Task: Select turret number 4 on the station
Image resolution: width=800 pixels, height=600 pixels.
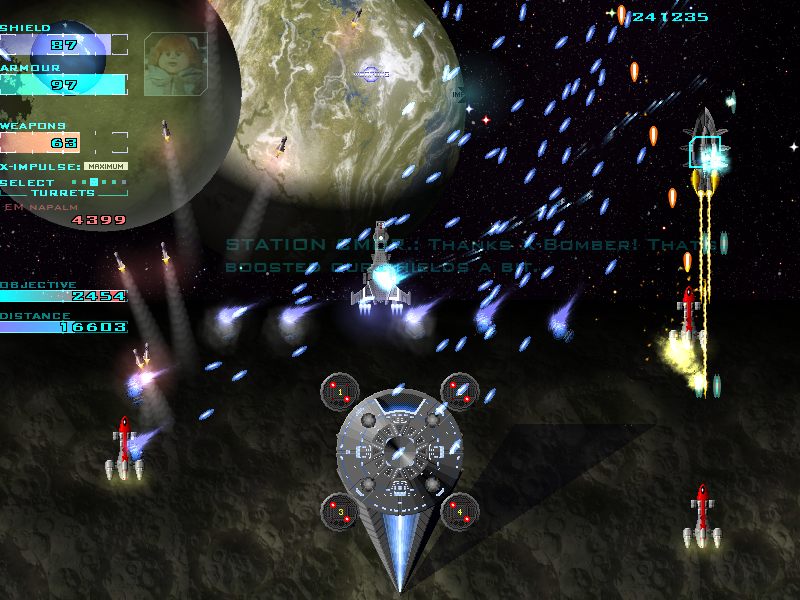Action: click(460, 511)
